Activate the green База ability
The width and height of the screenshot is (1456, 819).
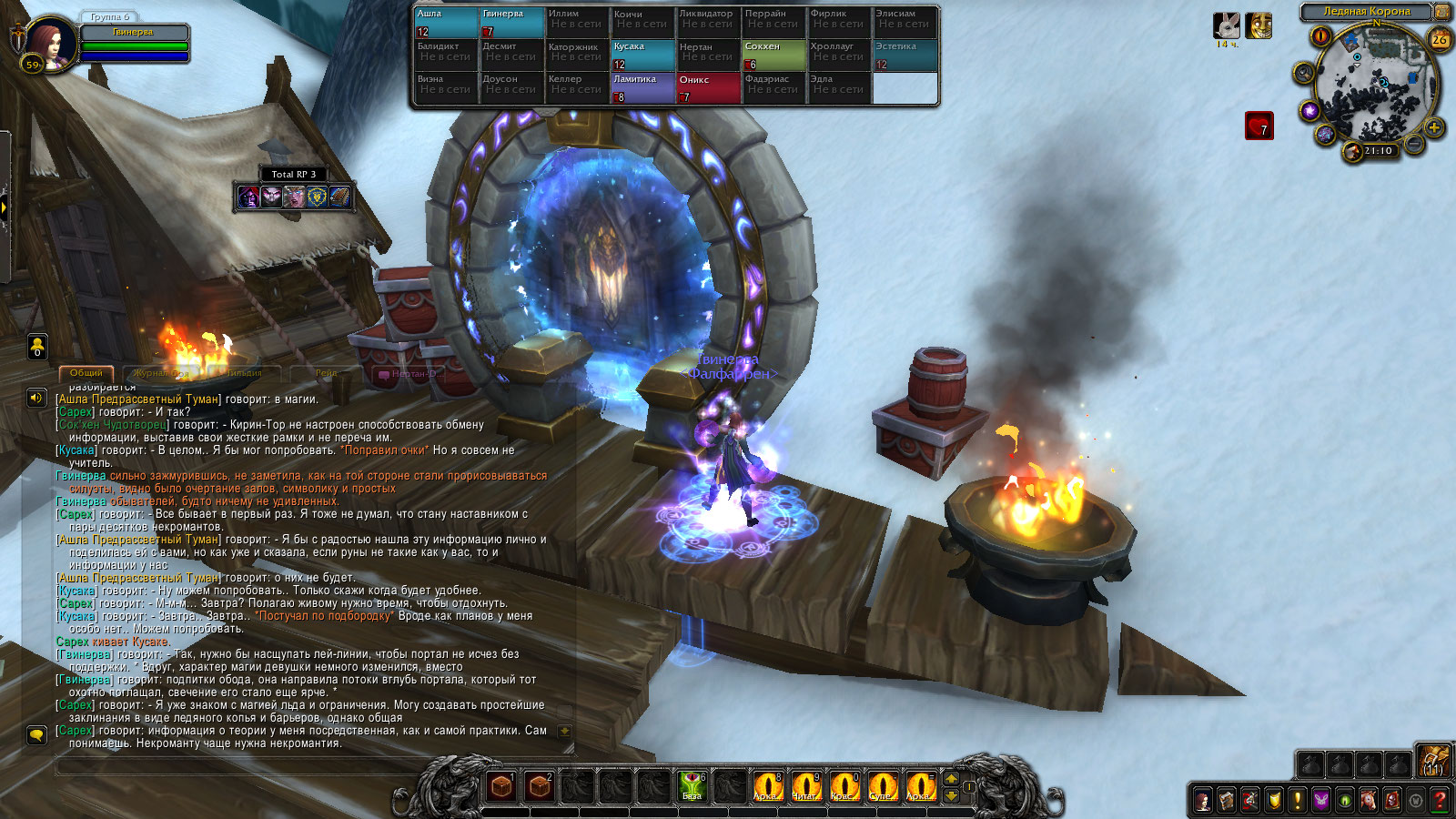692,785
